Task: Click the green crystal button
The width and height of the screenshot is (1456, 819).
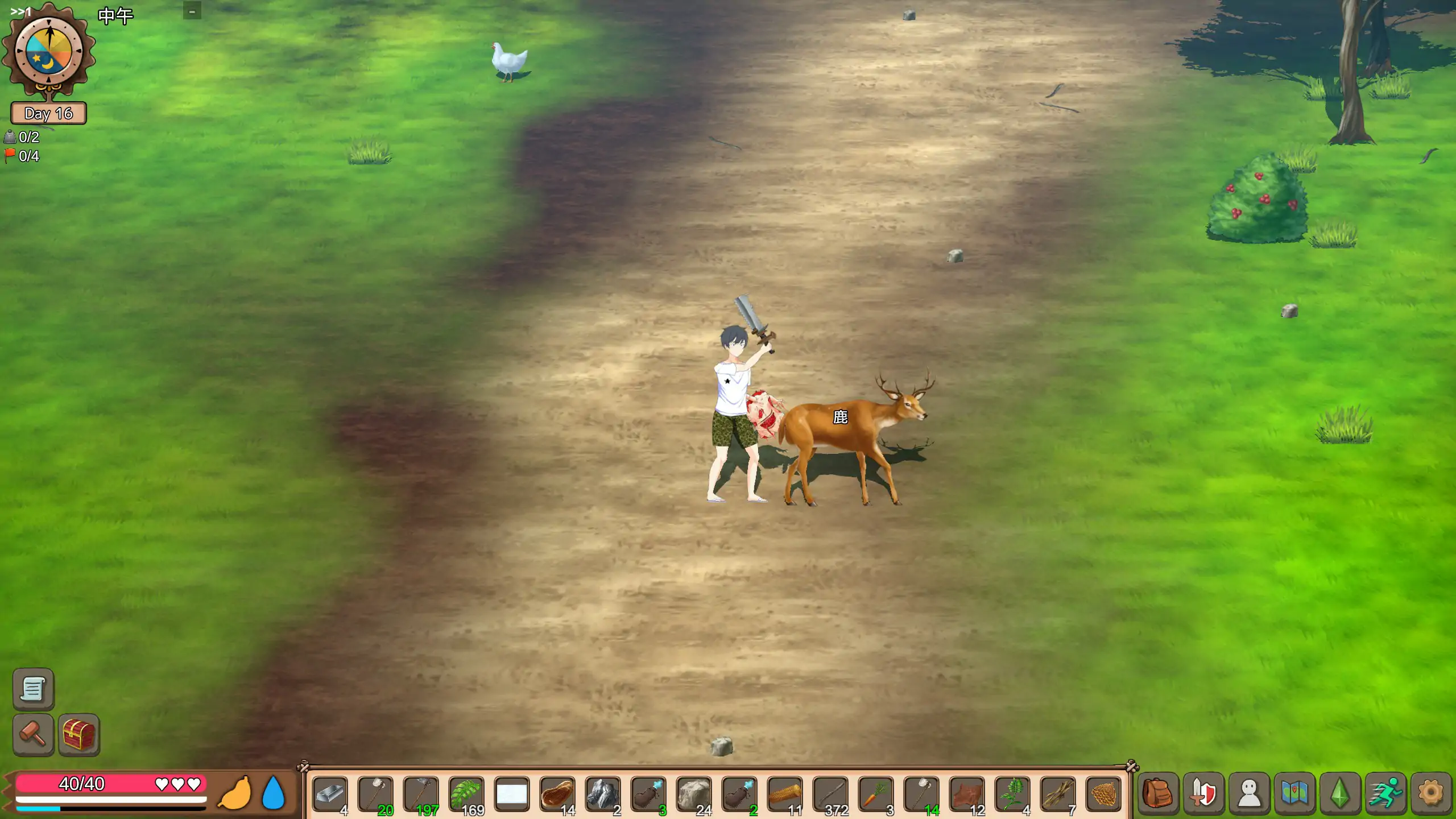Action: click(x=1340, y=793)
